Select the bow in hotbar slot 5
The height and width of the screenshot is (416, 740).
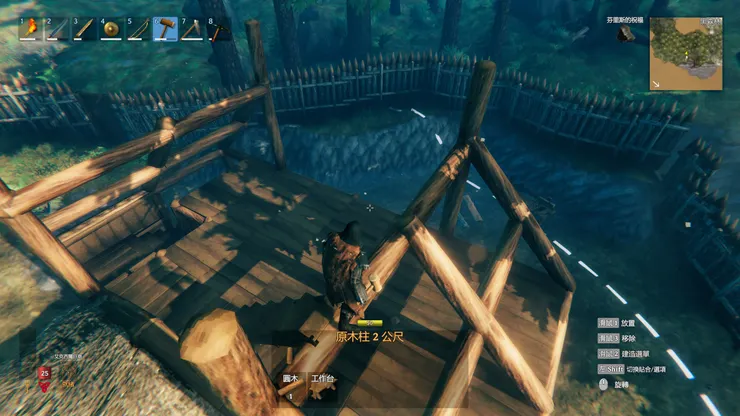pyautogui.click(x=139, y=28)
